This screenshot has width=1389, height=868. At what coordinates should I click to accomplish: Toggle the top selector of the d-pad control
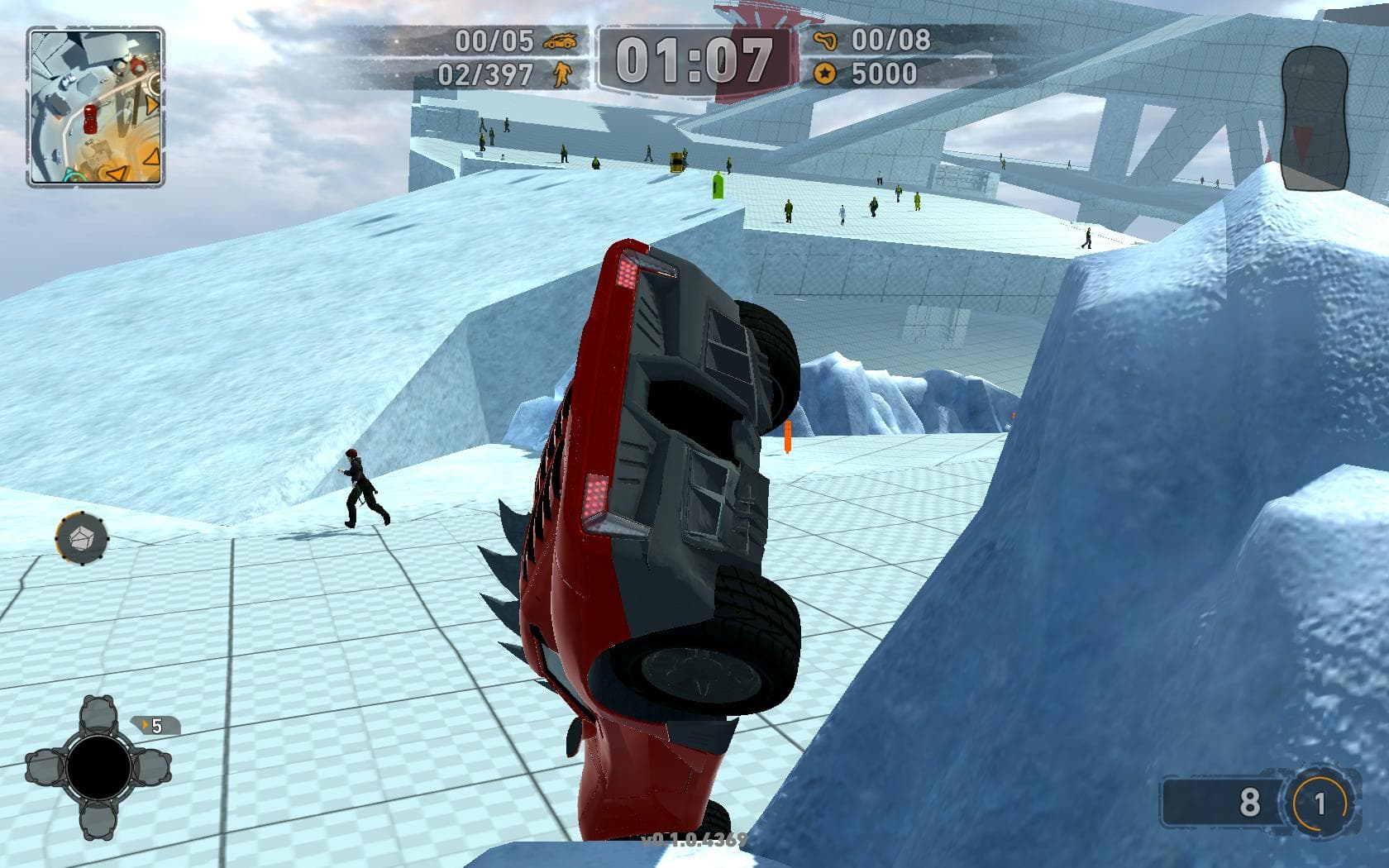[98, 714]
